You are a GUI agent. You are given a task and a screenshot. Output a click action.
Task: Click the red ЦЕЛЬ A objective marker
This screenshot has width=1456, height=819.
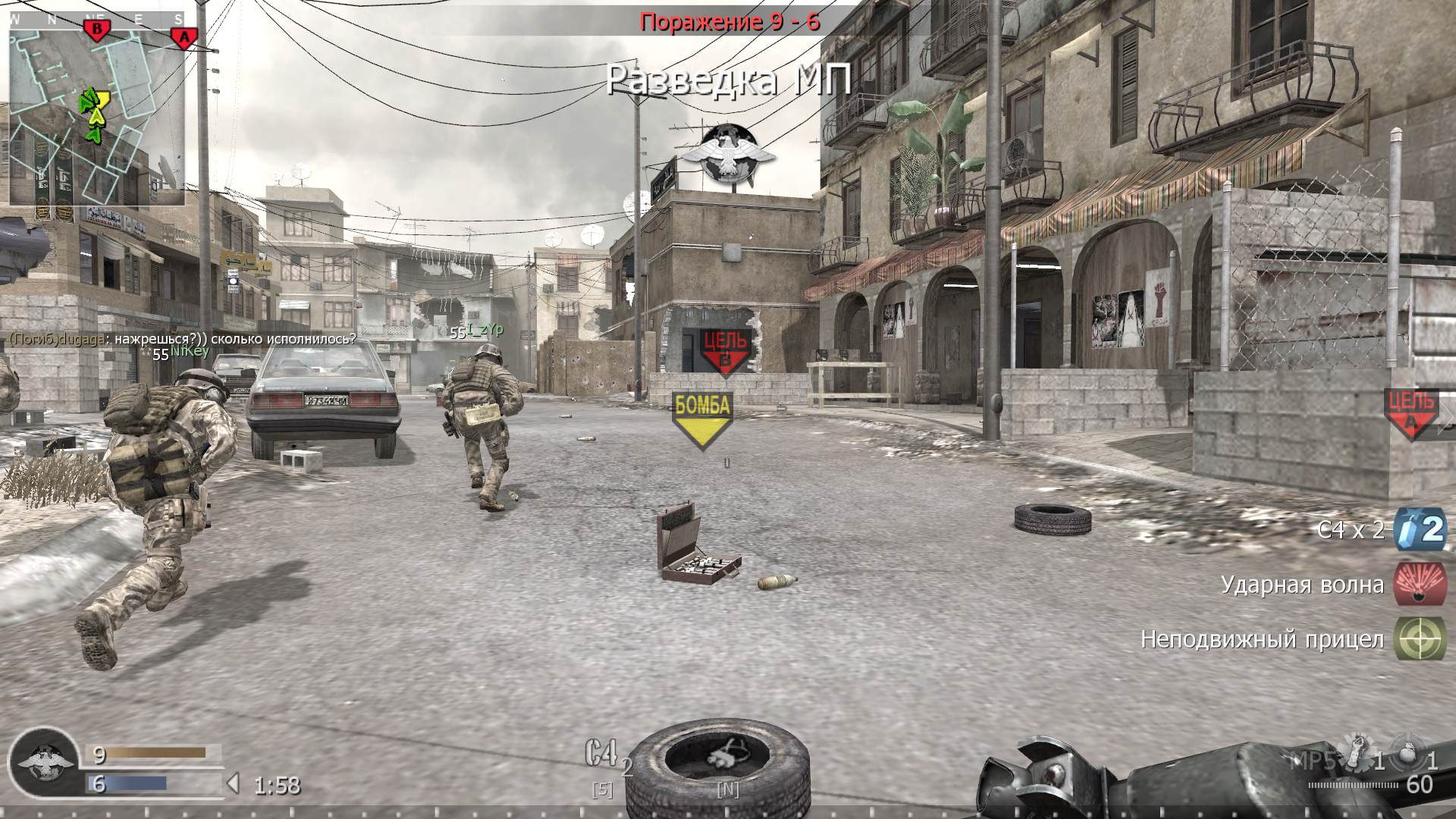(x=1410, y=413)
